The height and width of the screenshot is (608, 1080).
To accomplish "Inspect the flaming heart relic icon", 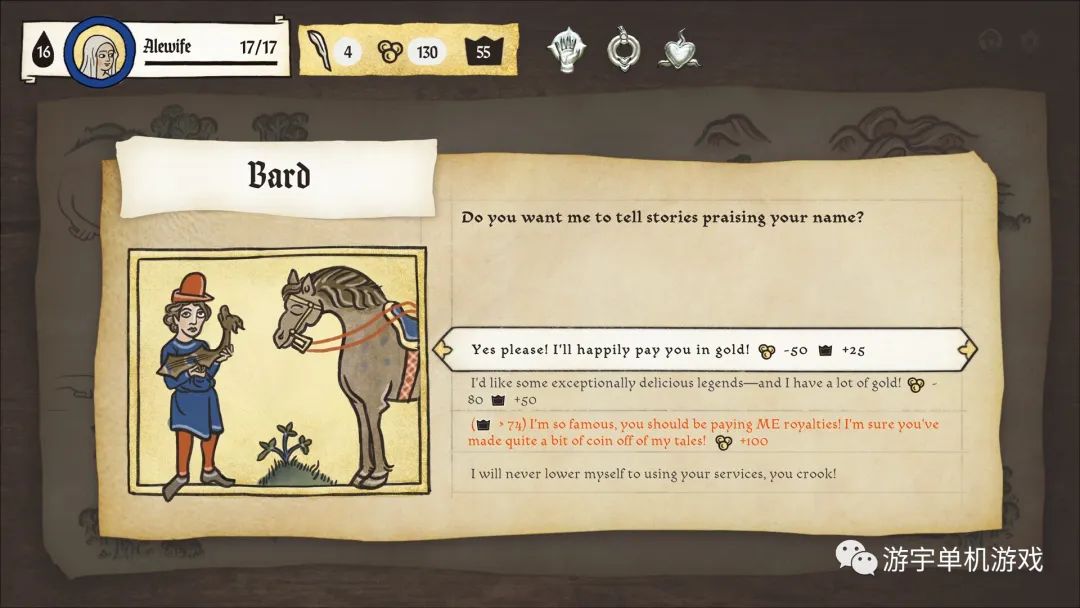I will (x=678, y=51).
